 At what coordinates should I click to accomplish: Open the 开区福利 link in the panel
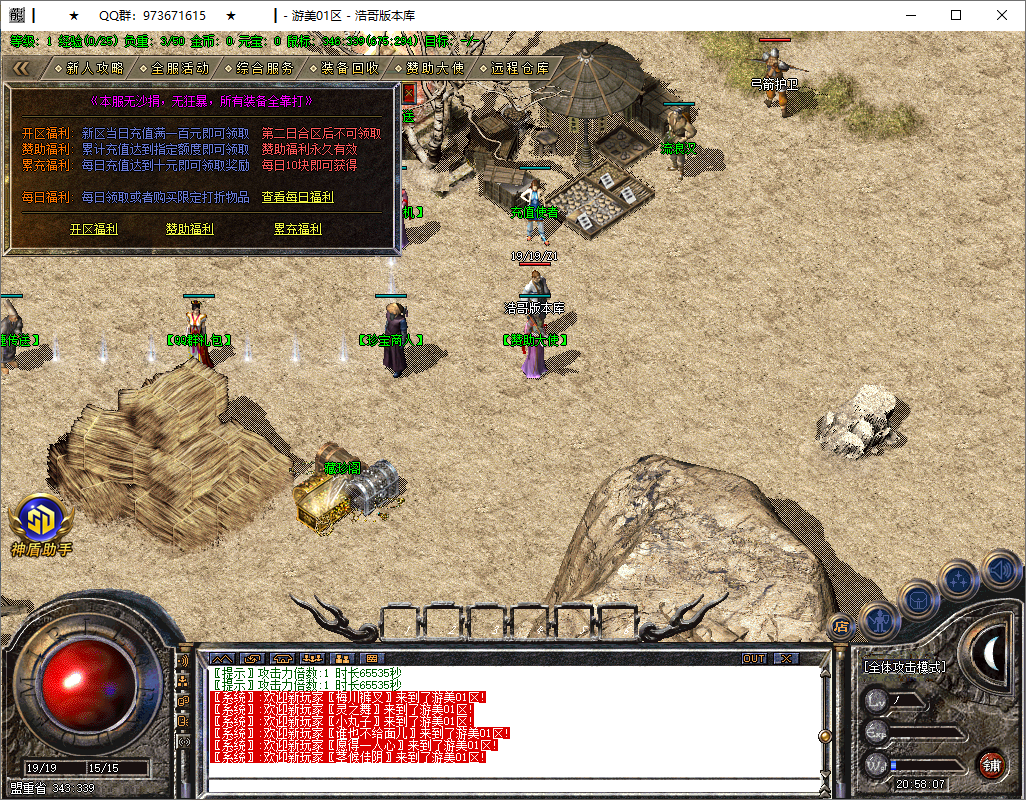point(93,229)
